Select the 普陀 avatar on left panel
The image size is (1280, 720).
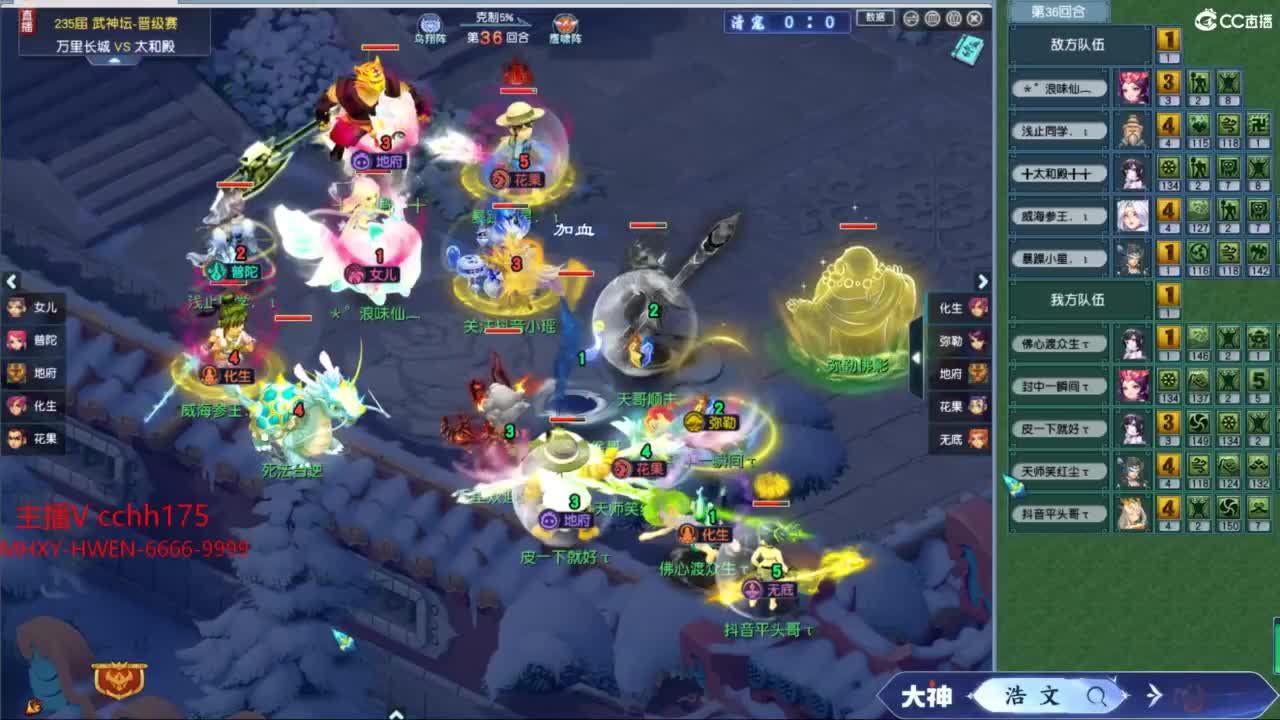coord(15,340)
